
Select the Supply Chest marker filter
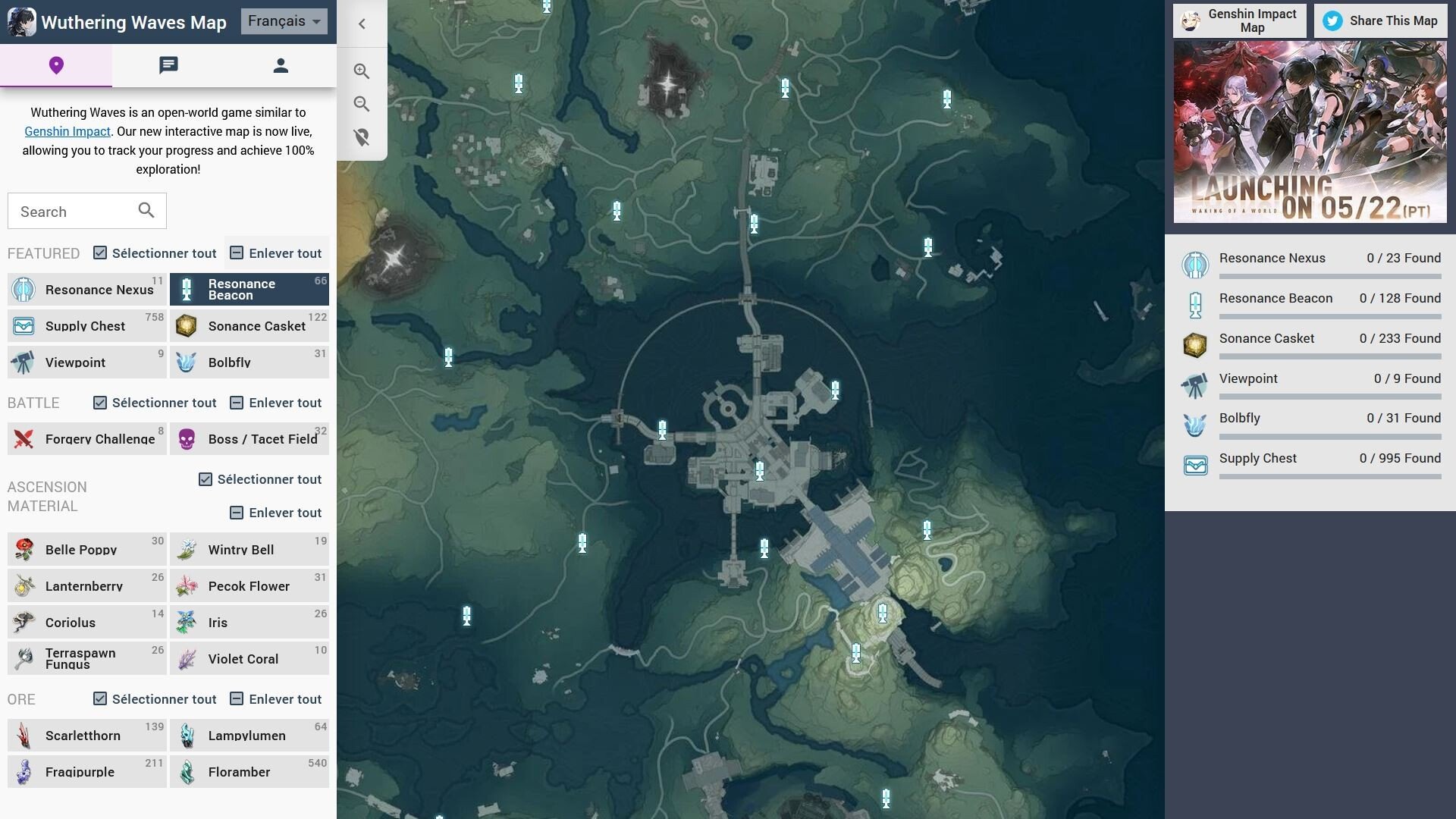pos(86,325)
